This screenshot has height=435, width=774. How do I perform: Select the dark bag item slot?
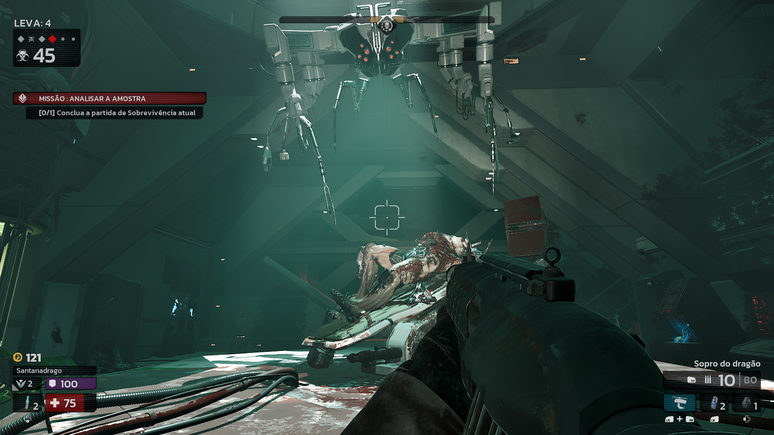point(745,403)
